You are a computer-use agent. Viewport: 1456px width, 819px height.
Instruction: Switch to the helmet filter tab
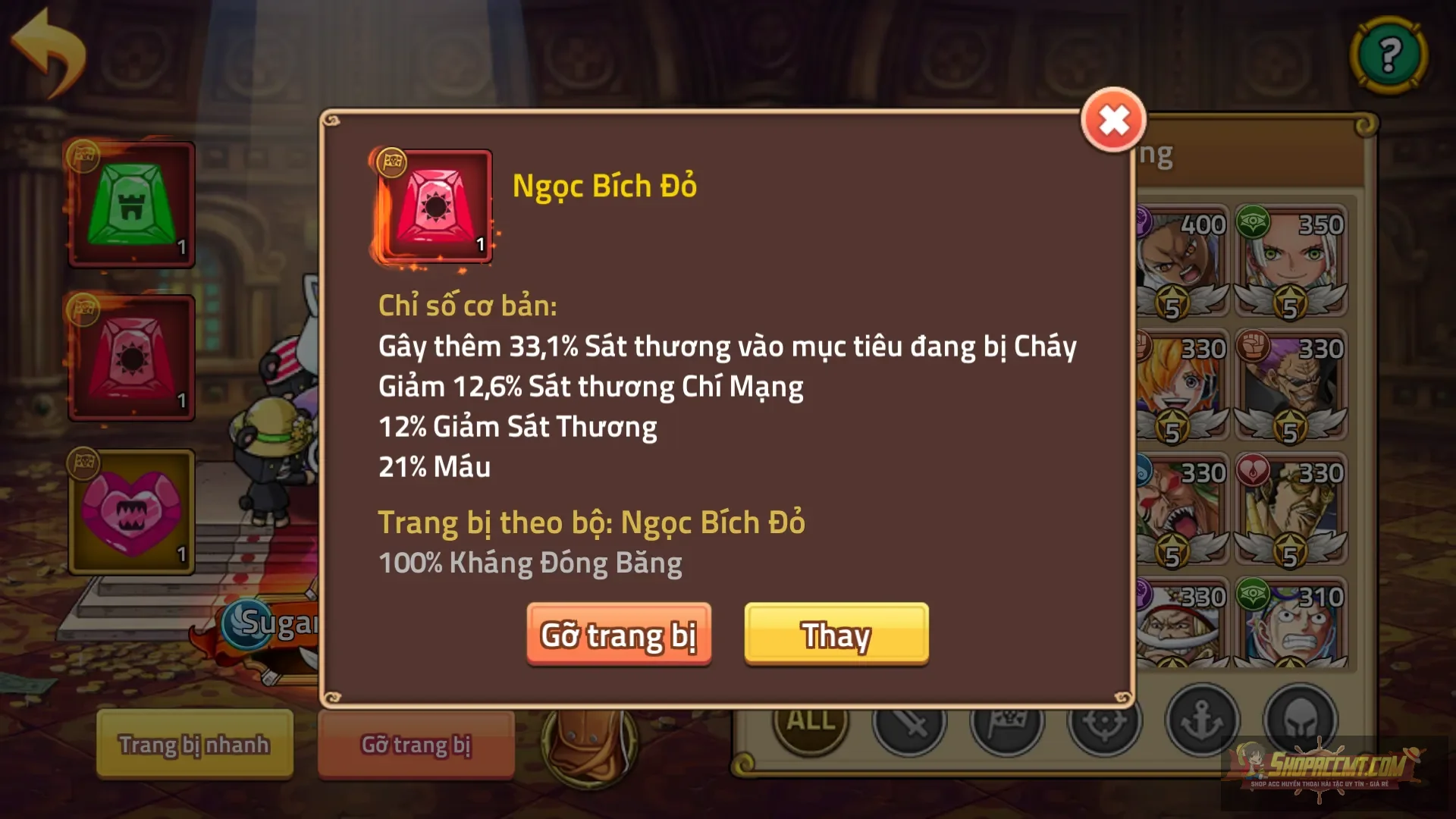(1299, 720)
